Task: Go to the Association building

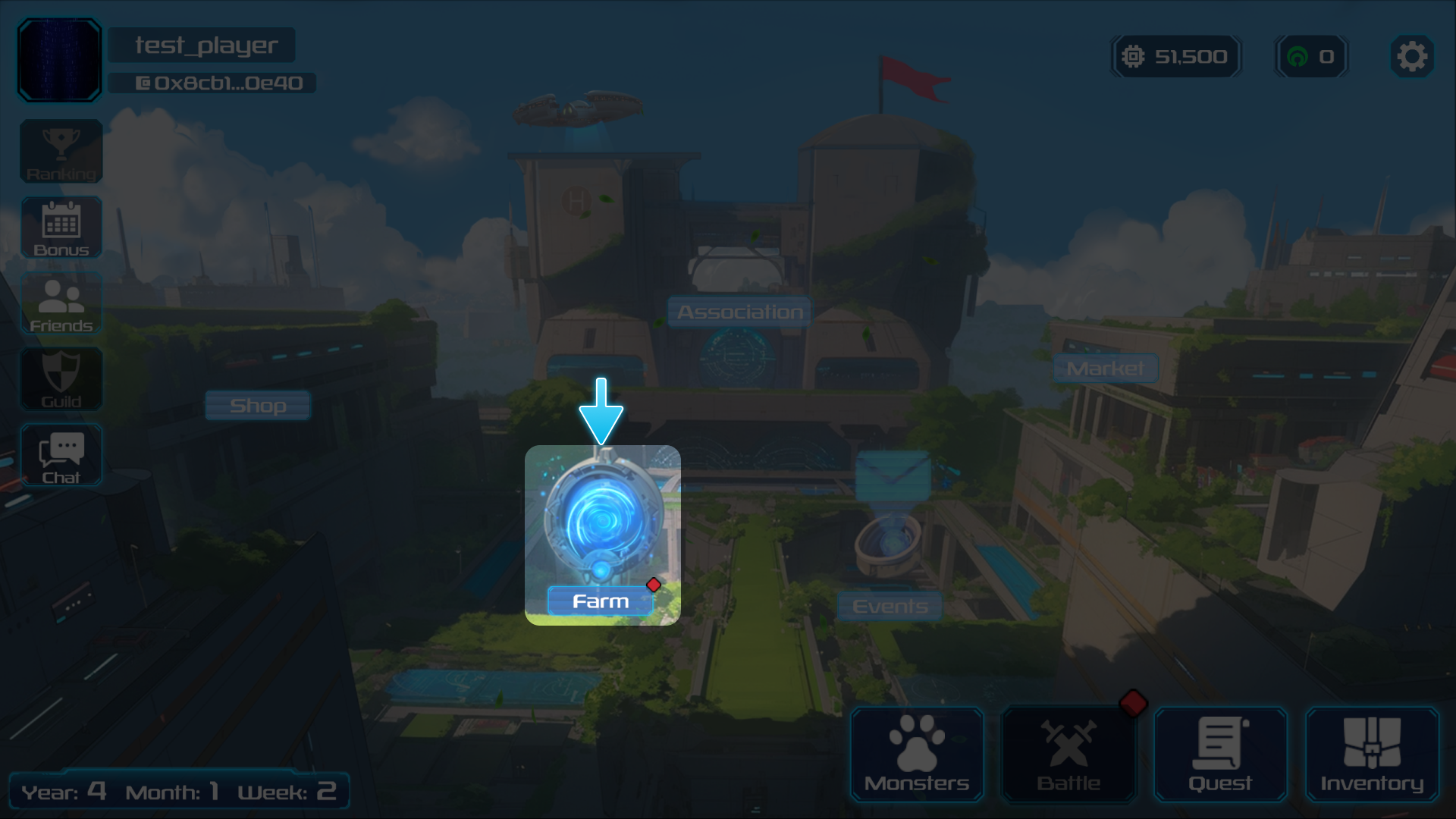Action: pos(739,312)
